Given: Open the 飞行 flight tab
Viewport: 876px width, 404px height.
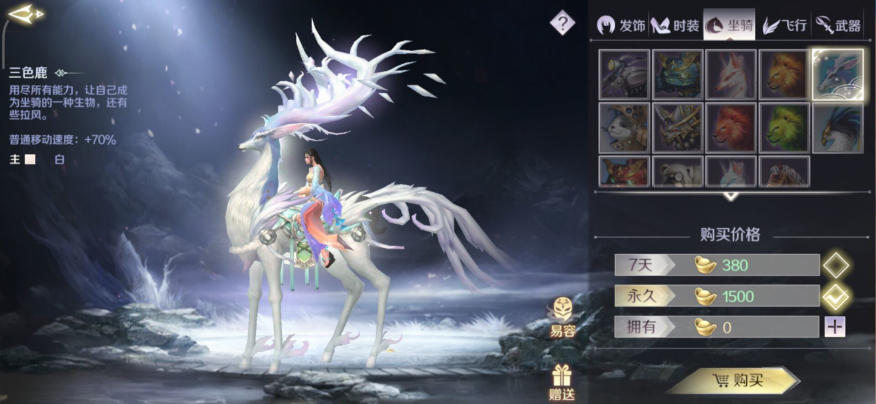Looking at the screenshot, I should tap(784, 25).
